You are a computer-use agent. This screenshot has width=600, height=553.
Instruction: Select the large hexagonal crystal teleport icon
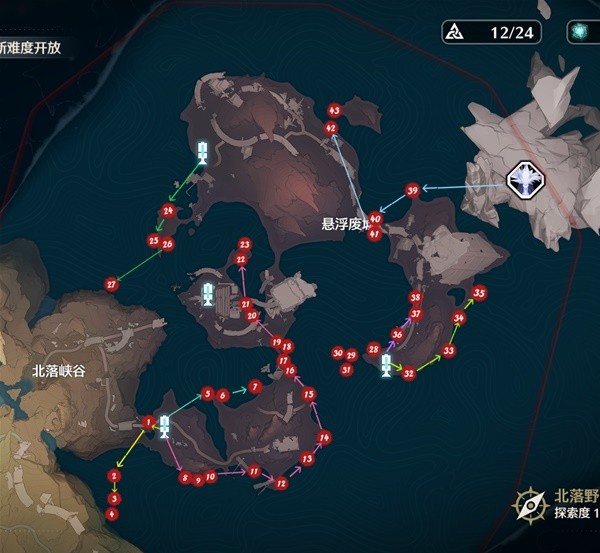click(x=523, y=180)
